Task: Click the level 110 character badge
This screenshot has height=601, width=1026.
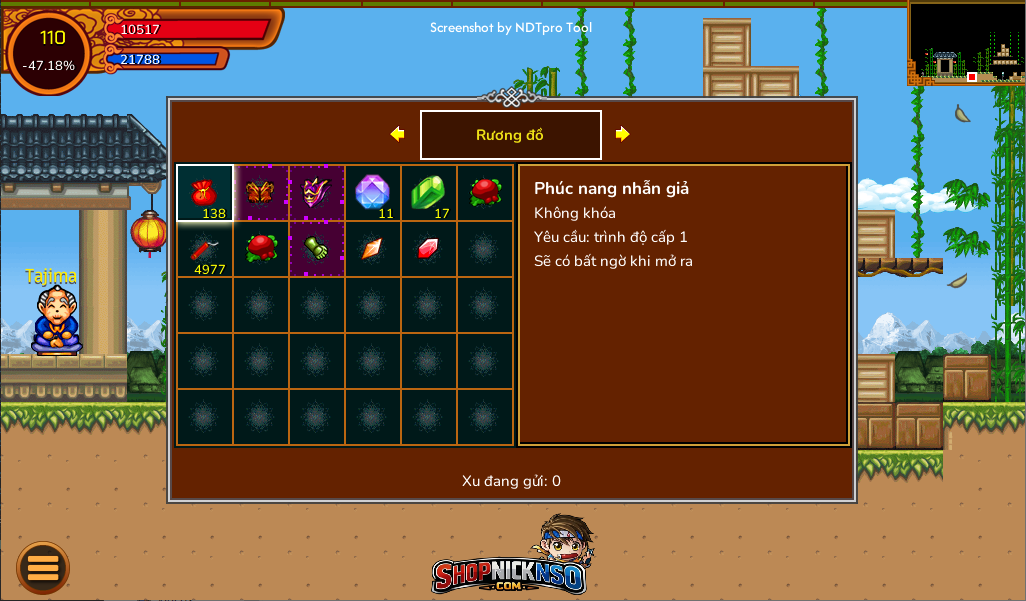Action: point(50,50)
